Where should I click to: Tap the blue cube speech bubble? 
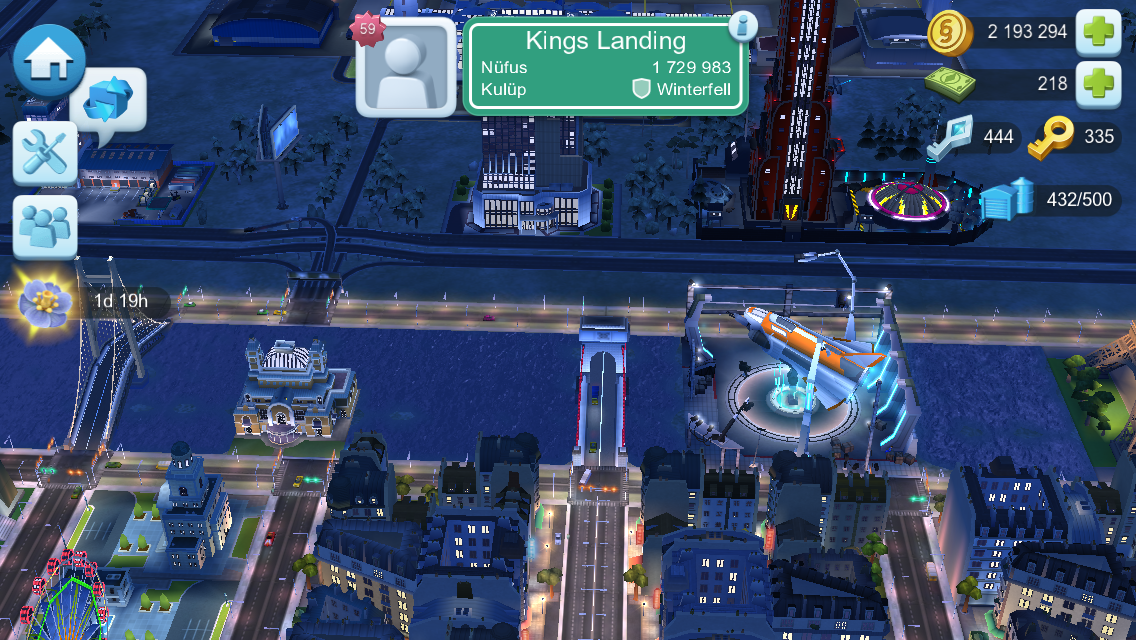(108, 103)
